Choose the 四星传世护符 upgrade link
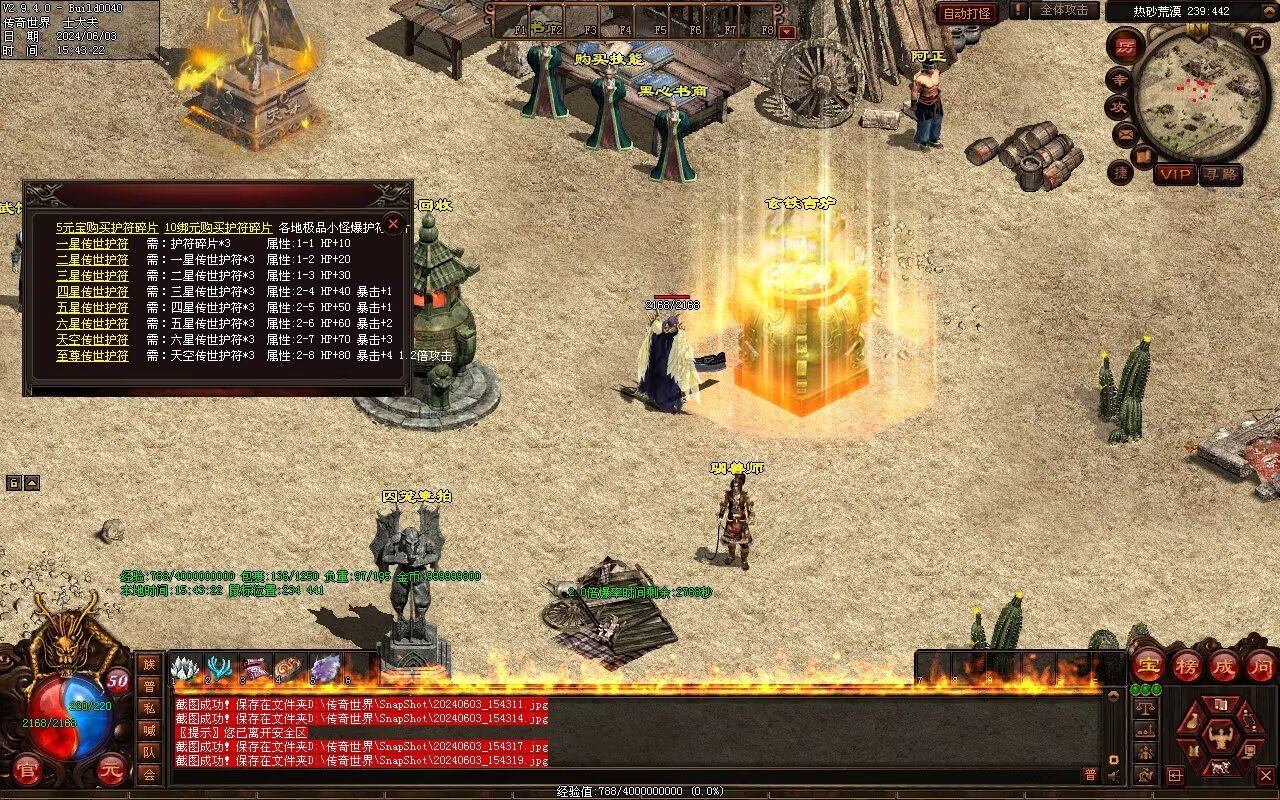This screenshot has width=1280, height=800. click(92, 292)
